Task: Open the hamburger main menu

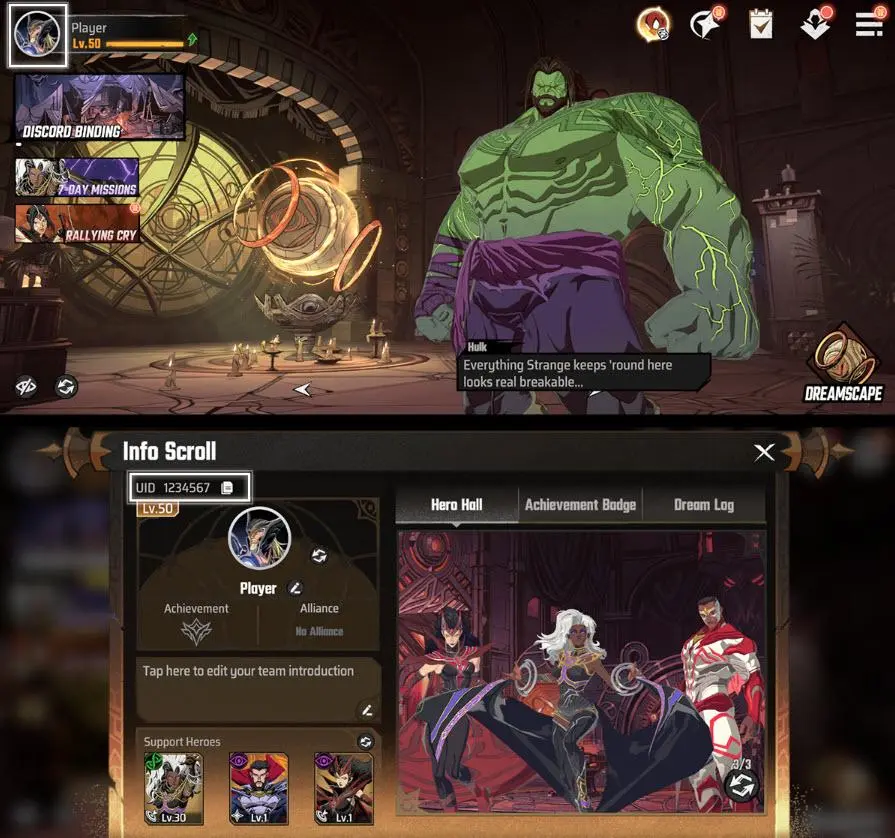Action: pos(869,24)
